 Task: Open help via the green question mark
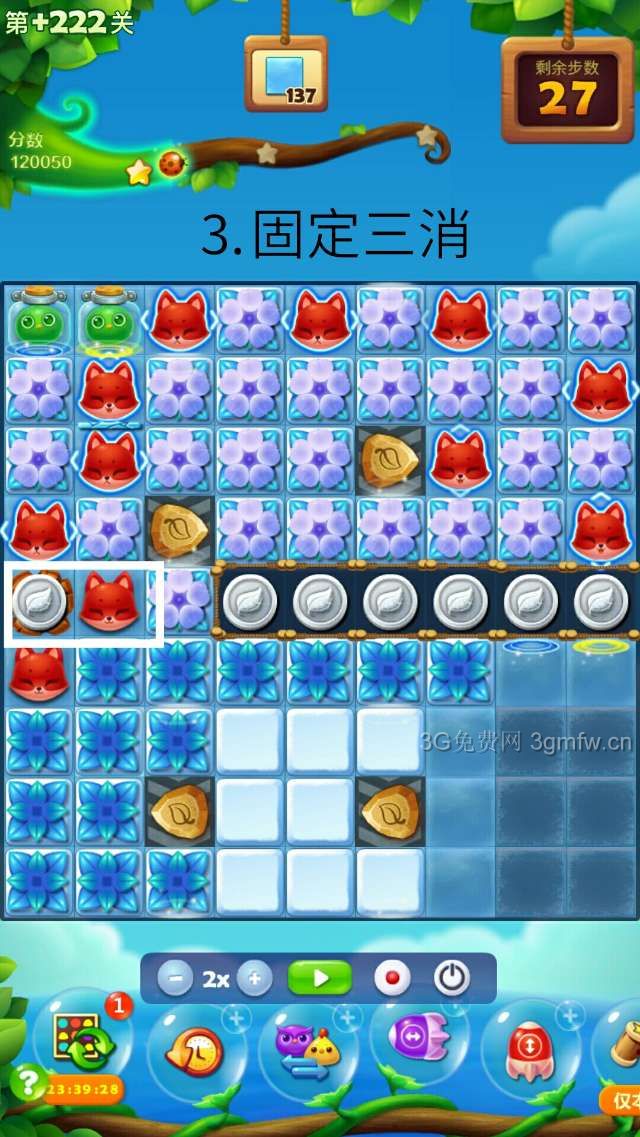(24, 1083)
